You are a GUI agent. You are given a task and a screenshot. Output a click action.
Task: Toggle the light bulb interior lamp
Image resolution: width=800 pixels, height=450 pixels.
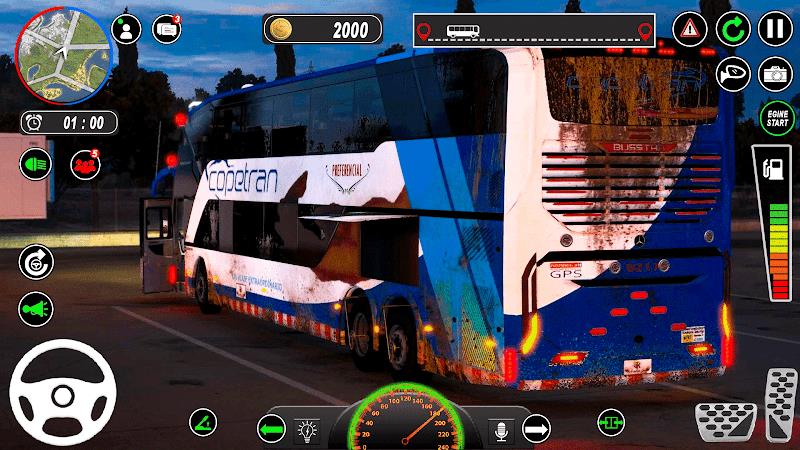click(x=308, y=430)
